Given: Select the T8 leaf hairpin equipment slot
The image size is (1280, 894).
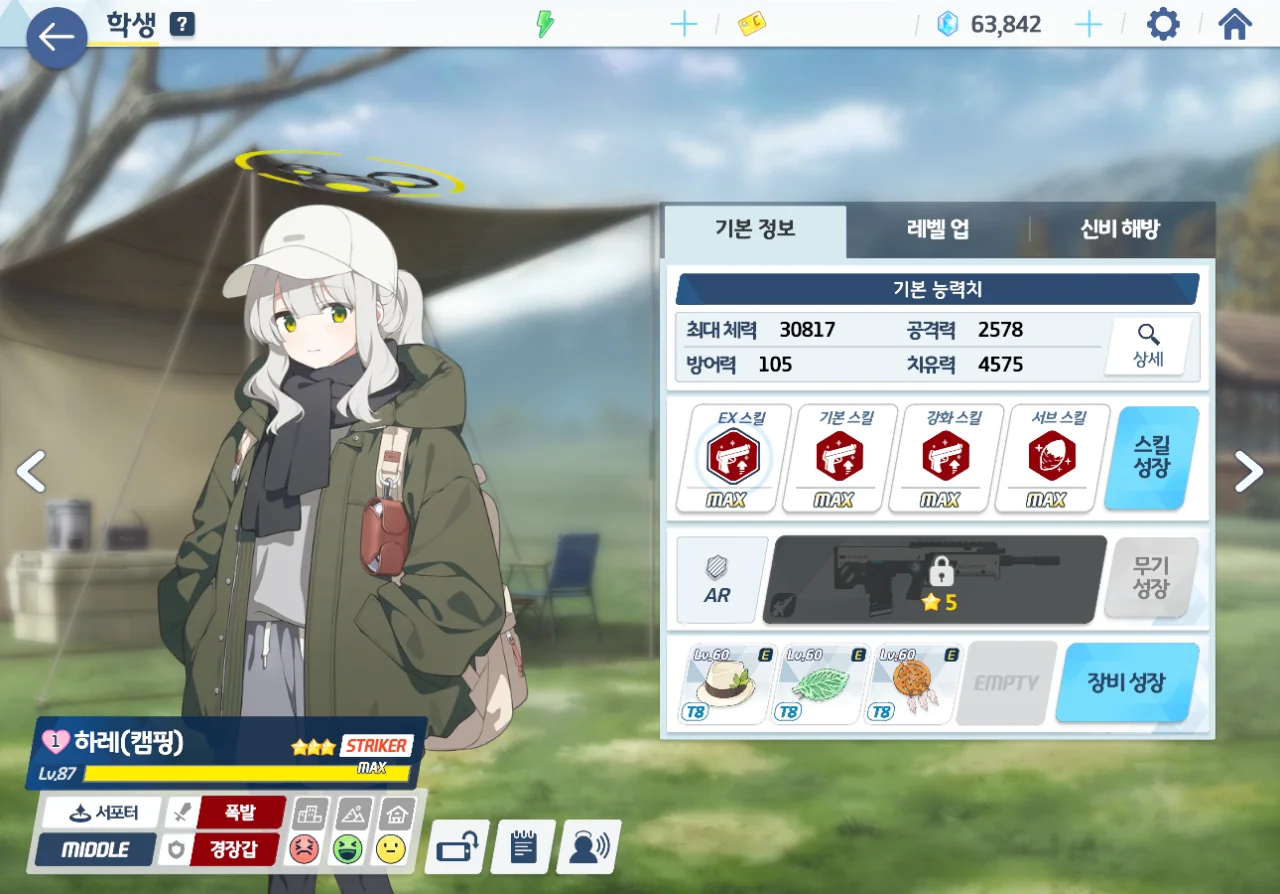Looking at the screenshot, I should [818, 683].
